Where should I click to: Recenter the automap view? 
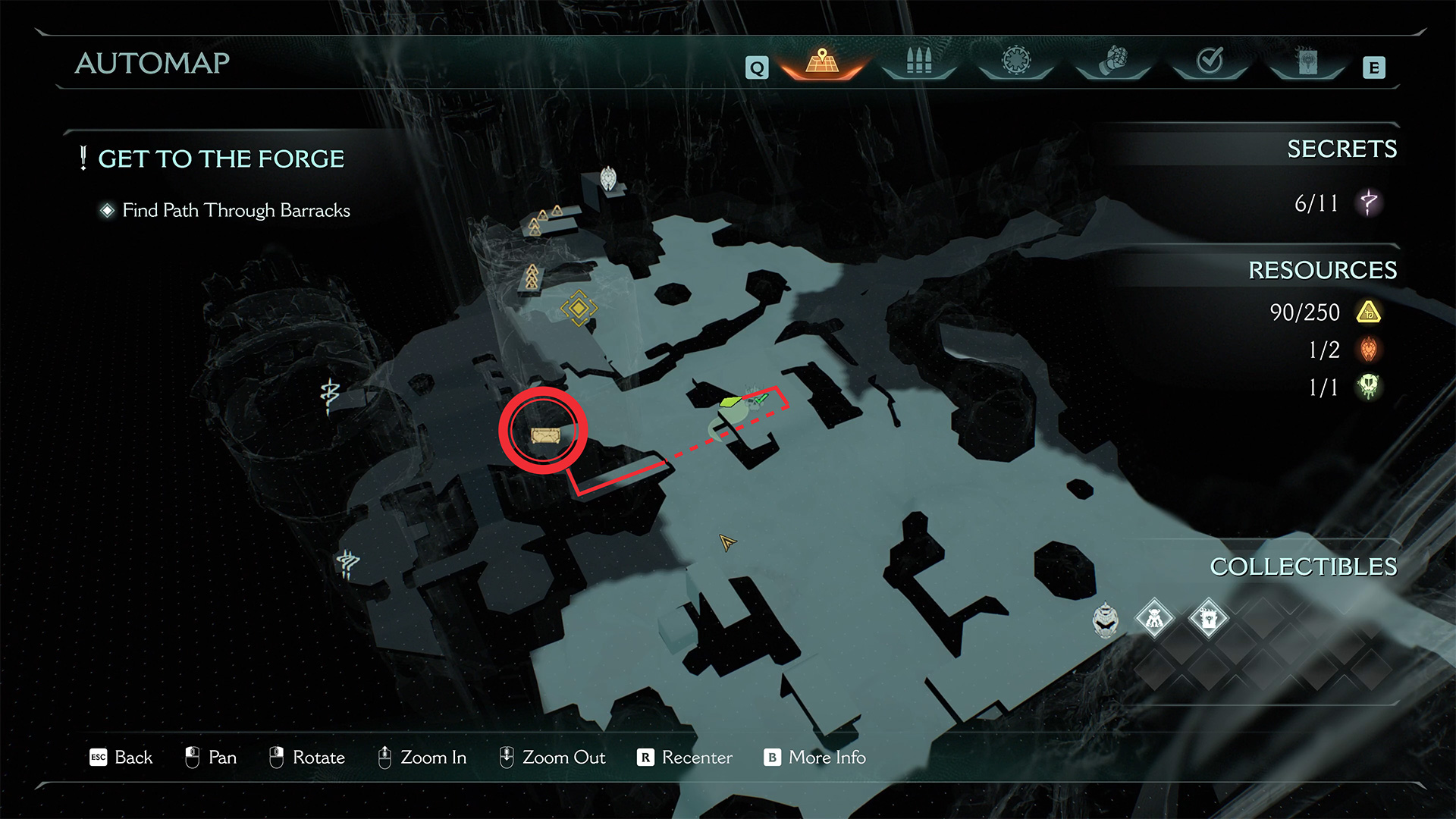coord(685,758)
